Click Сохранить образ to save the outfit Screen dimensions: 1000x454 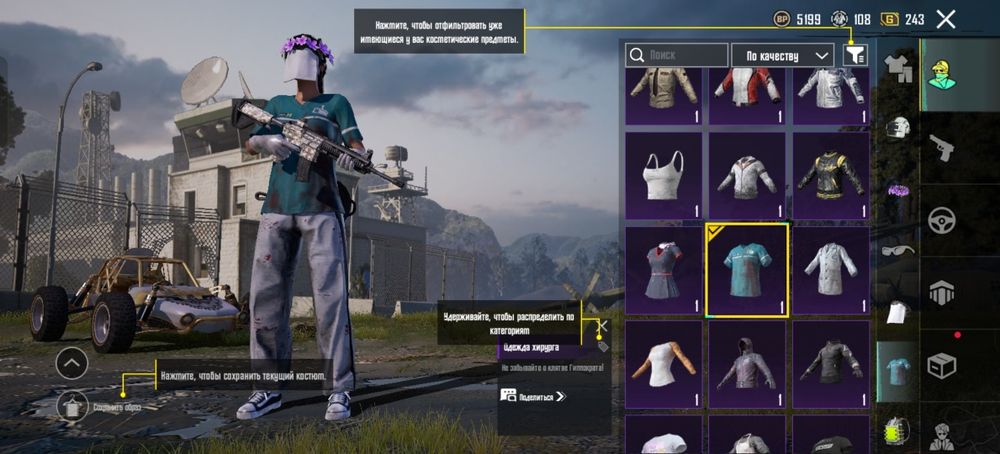73,406
